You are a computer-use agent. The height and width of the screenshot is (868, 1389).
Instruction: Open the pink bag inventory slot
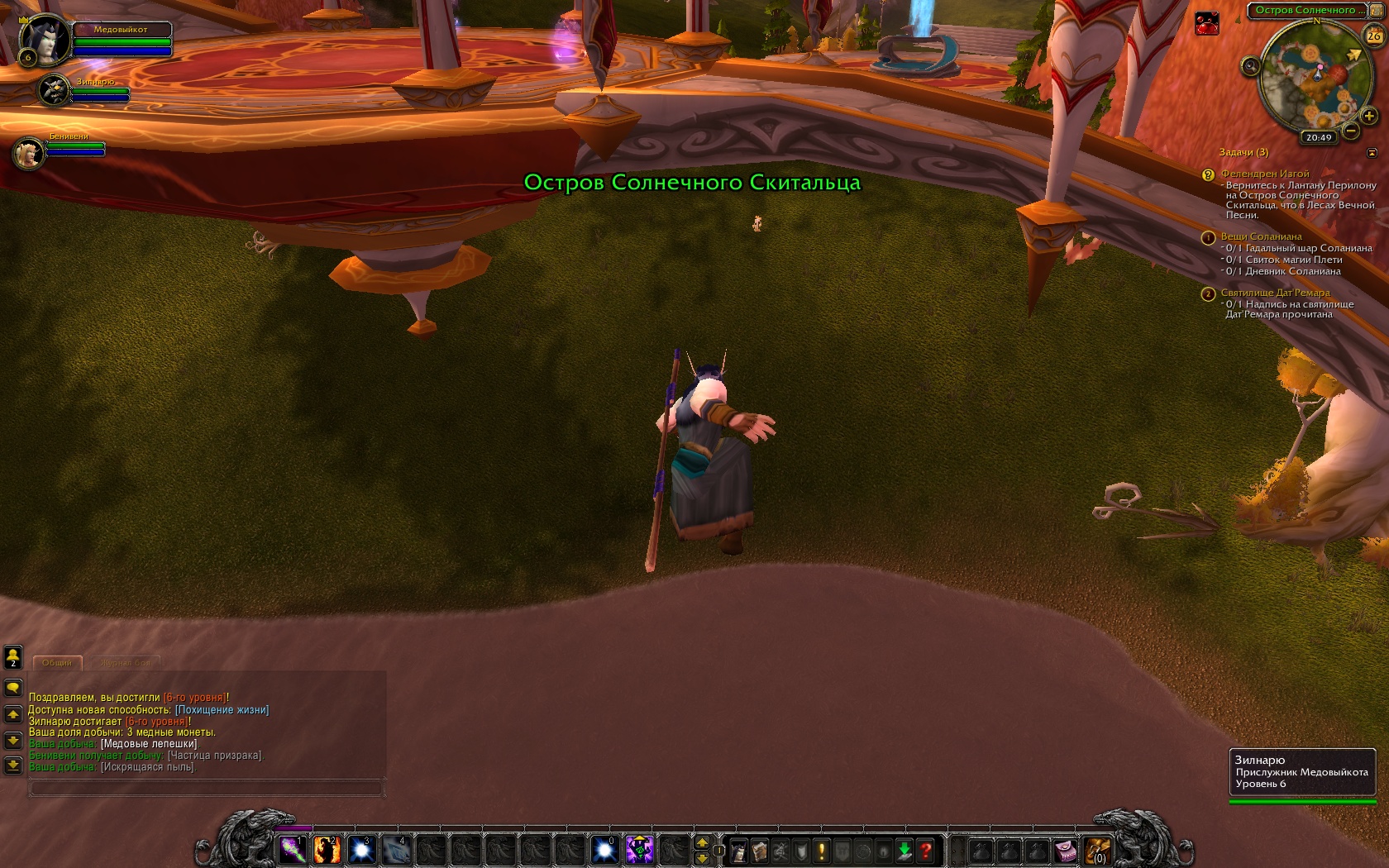(1065, 850)
